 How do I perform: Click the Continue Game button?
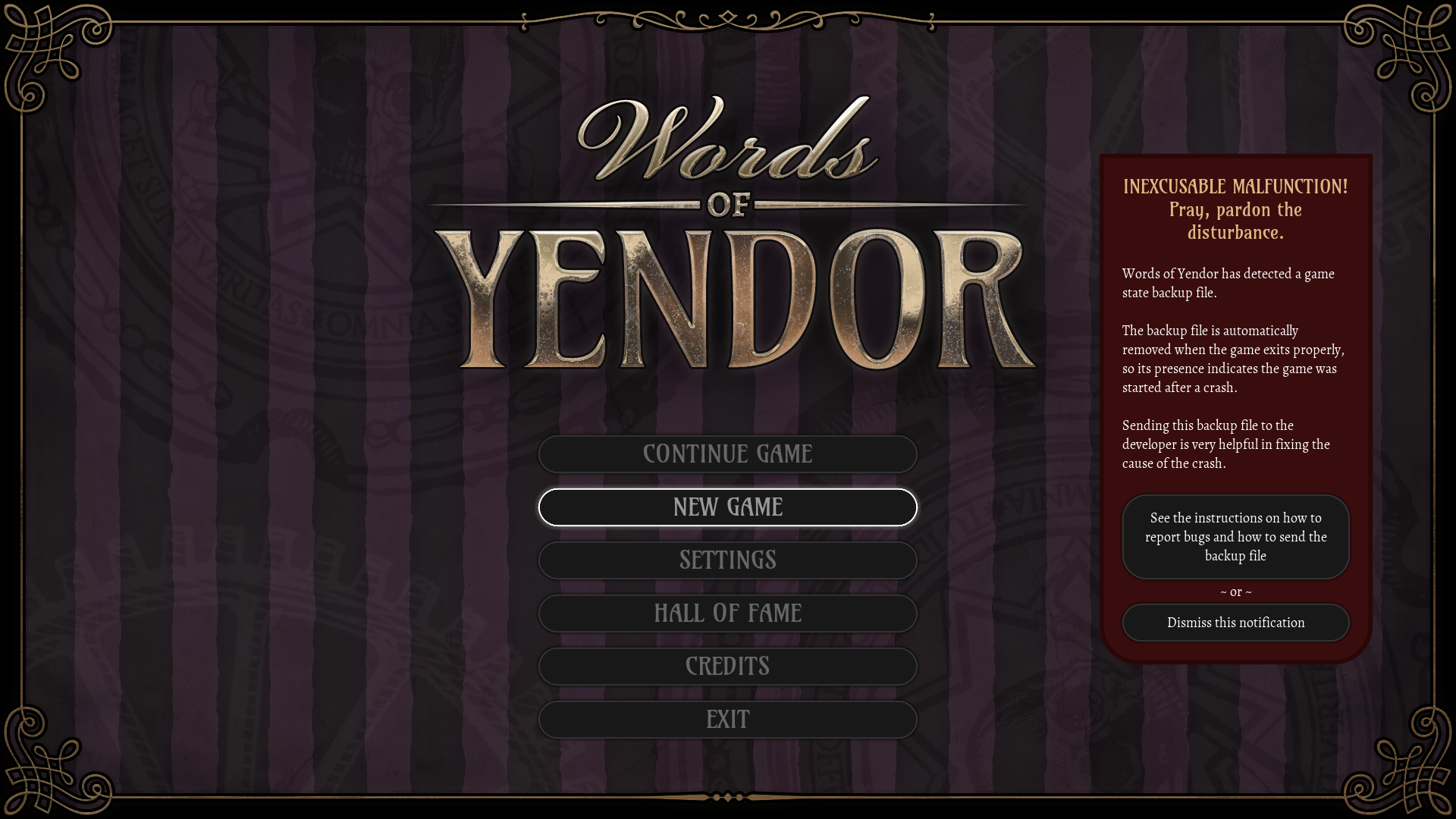[727, 453]
